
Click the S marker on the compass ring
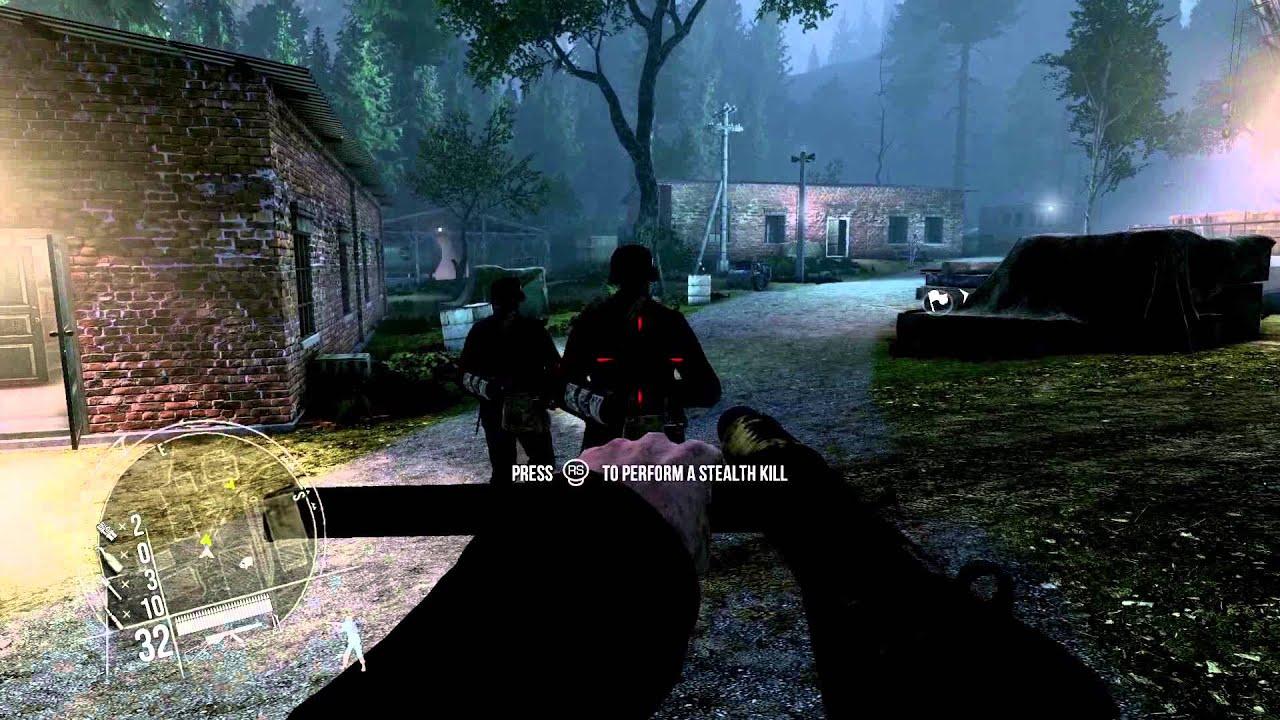pyautogui.click(x=297, y=497)
